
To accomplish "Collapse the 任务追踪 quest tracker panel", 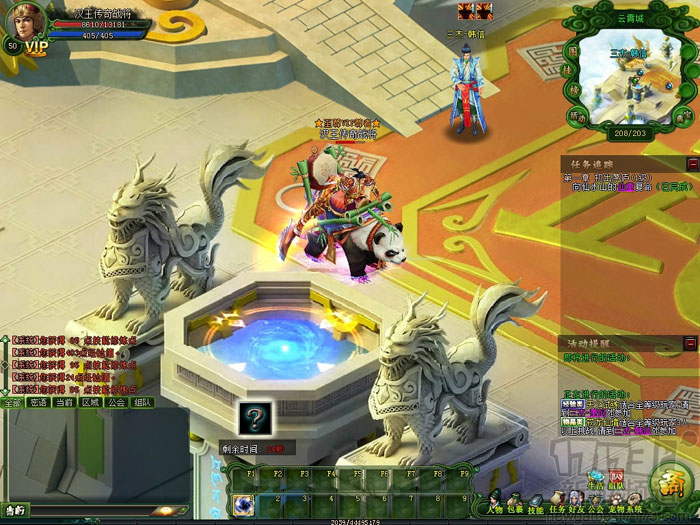I will (692, 163).
